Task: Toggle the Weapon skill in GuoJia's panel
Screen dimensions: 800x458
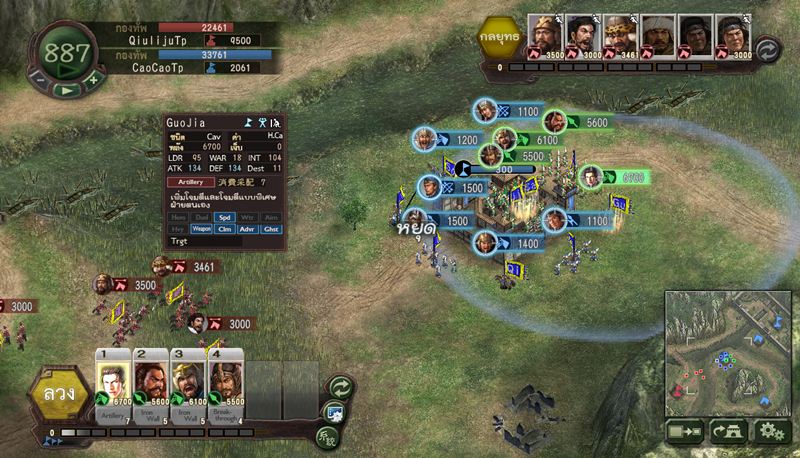Action: point(201,228)
